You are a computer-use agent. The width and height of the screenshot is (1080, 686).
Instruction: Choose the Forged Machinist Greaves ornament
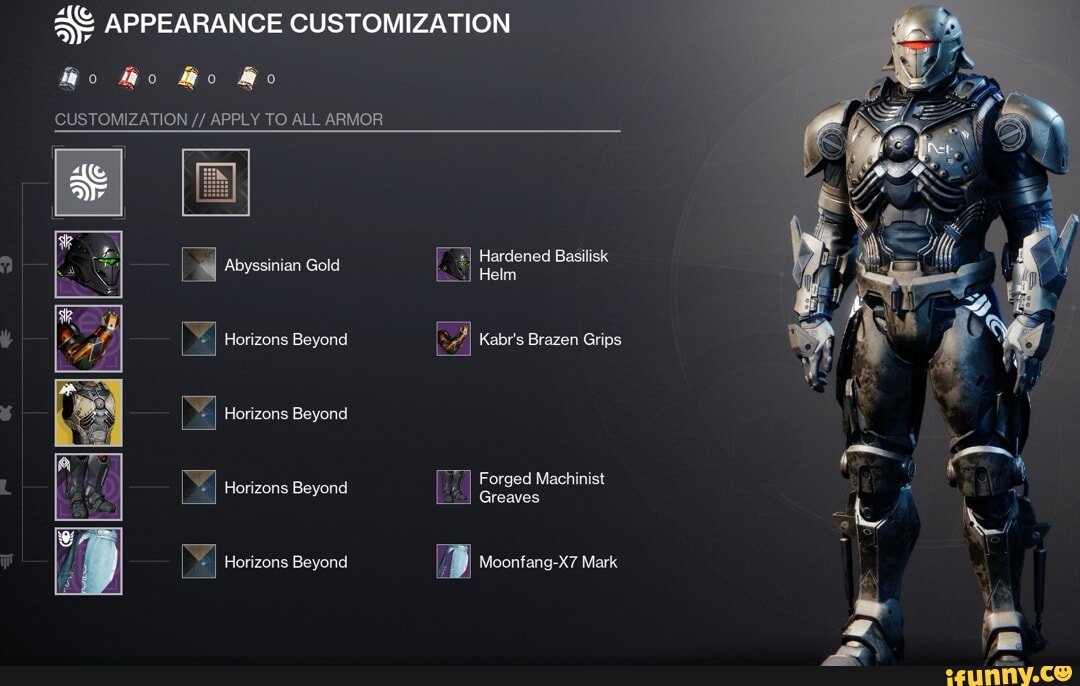pyautogui.click(x=454, y=487)
